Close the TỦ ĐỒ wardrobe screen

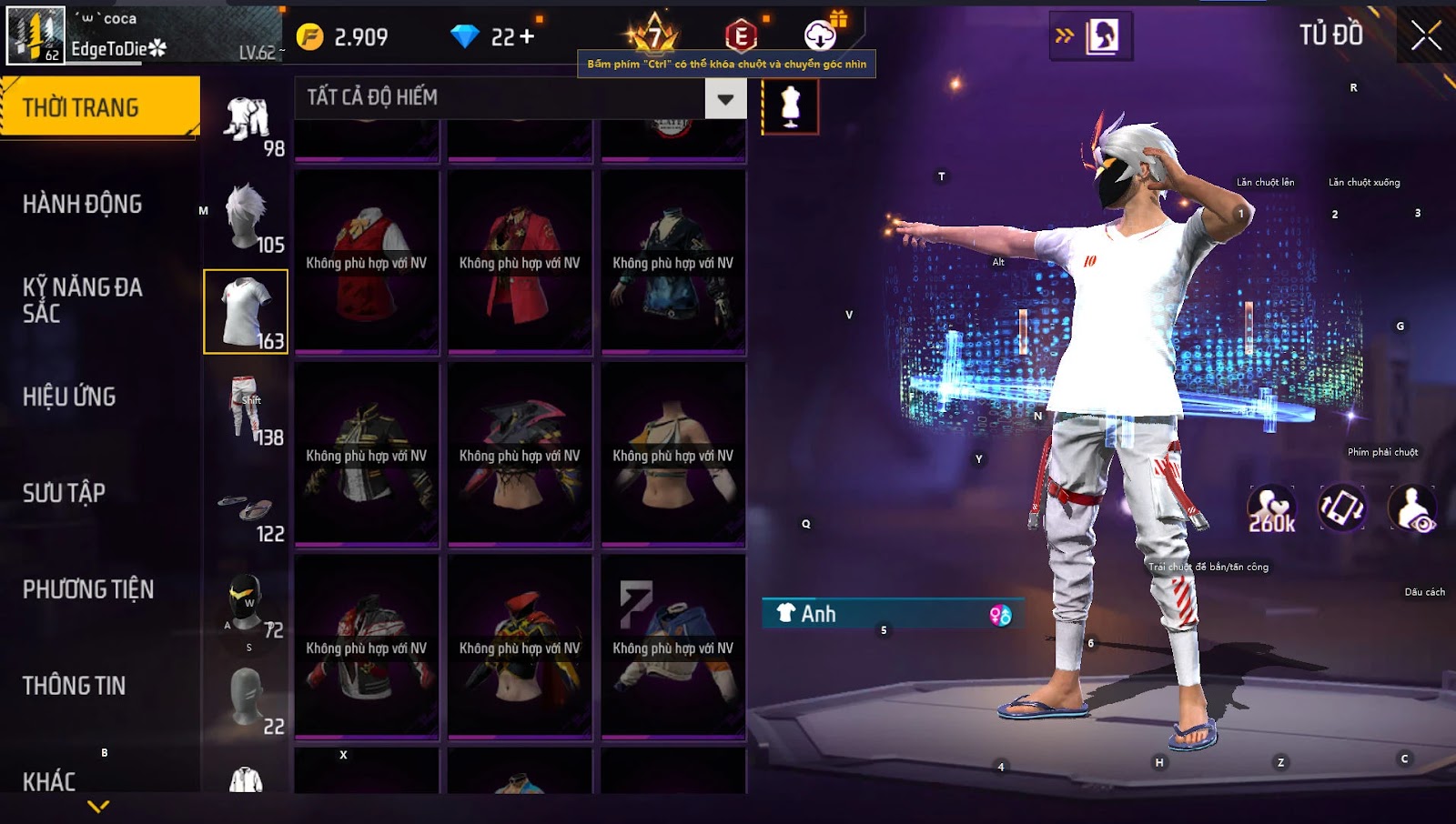click(1425, 36)
